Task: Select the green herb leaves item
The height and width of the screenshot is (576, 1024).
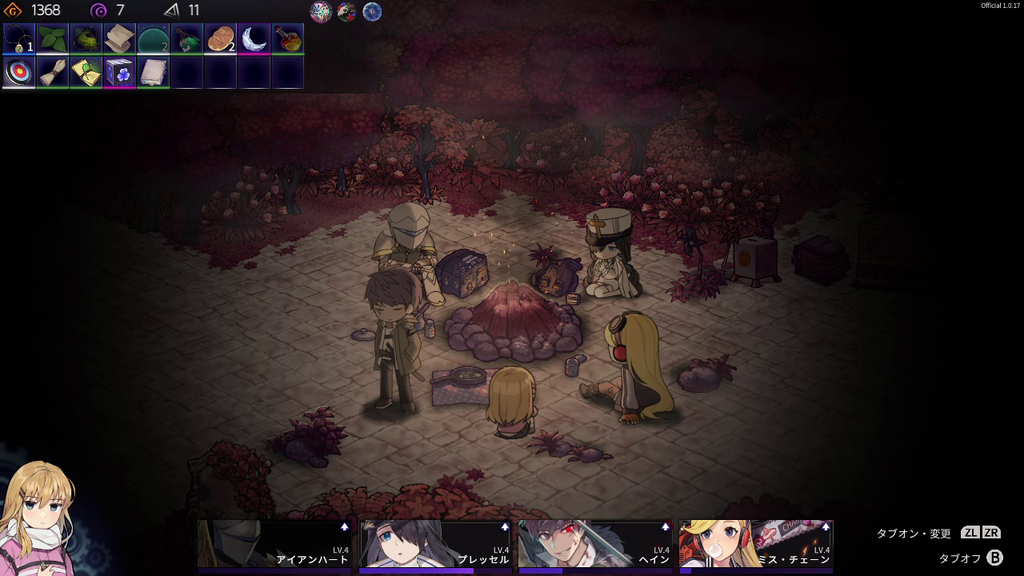Action: pos(53,39)
